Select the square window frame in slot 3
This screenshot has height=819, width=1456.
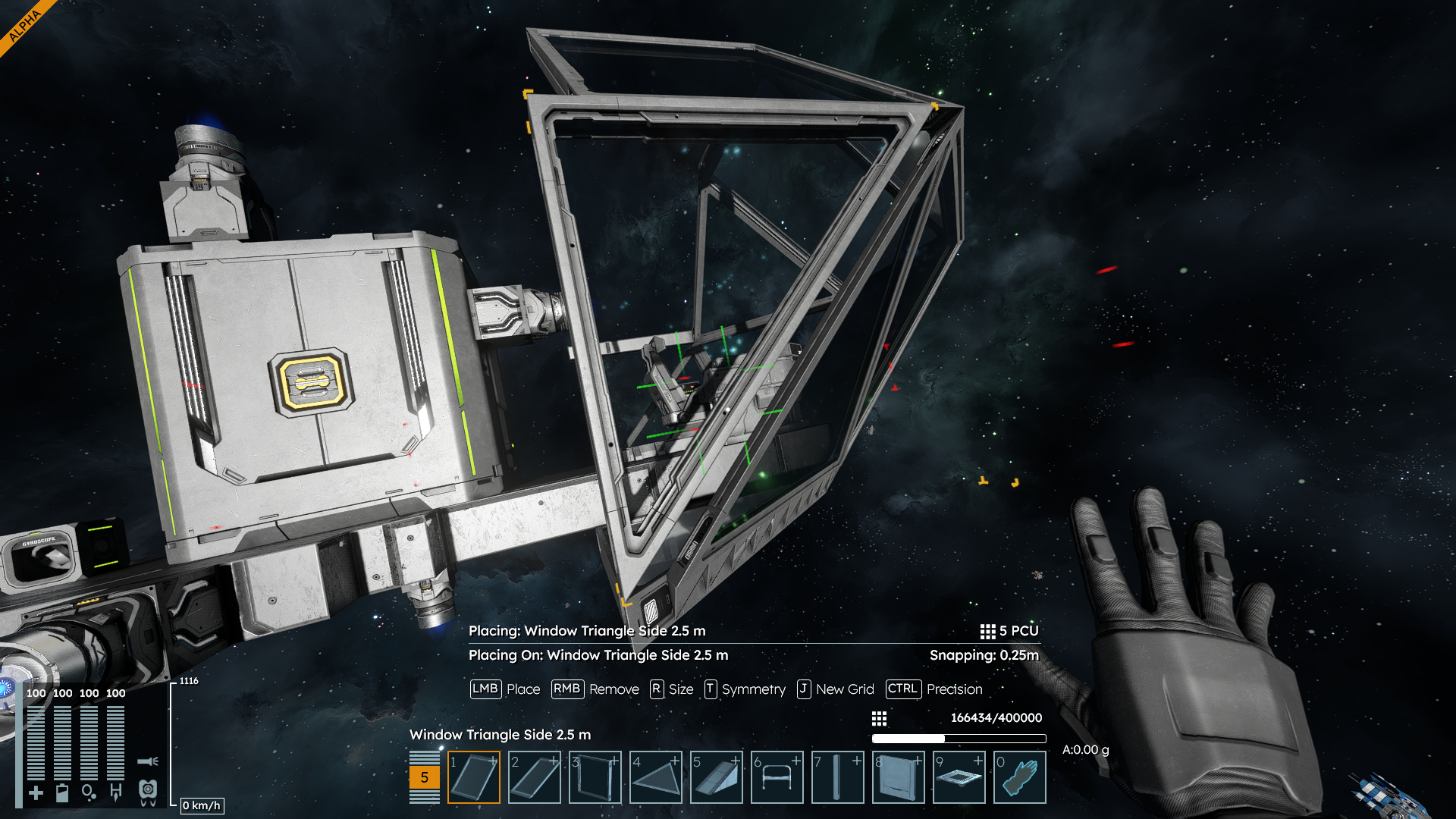pyautogui.click(x=595, y=777)
